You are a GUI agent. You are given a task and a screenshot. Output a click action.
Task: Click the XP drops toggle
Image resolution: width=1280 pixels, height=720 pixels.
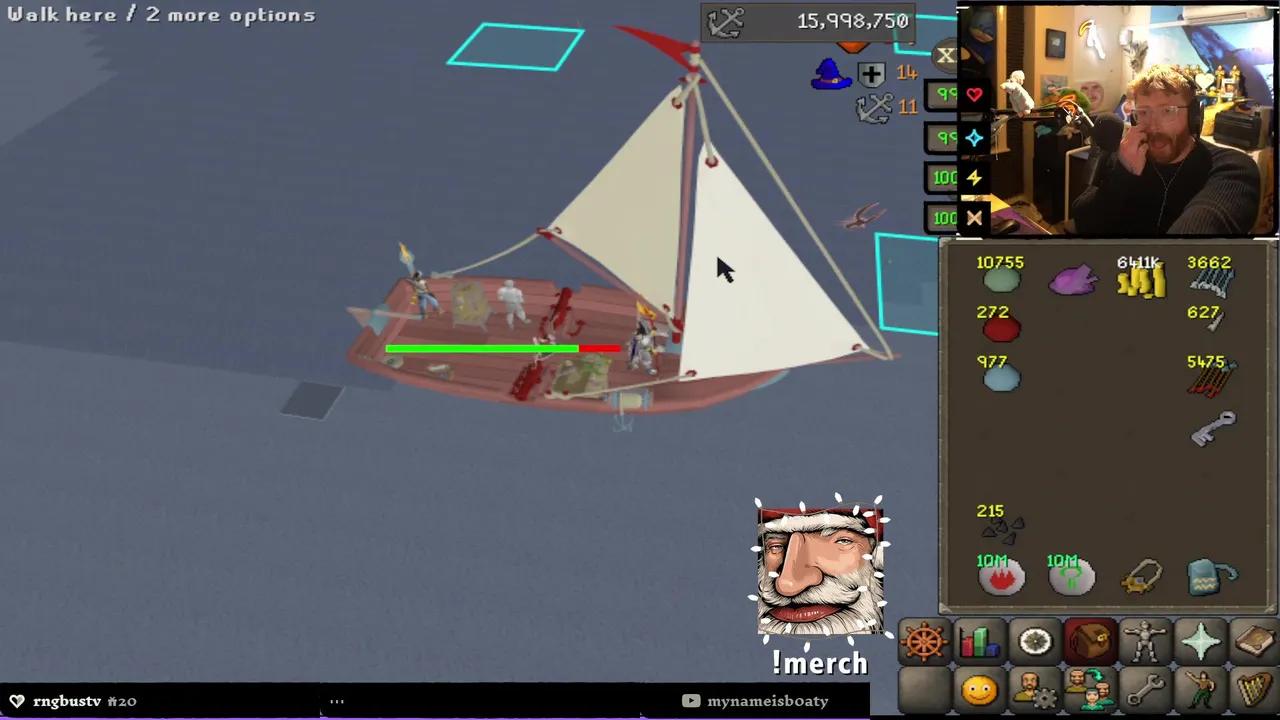tap(946, 56)
